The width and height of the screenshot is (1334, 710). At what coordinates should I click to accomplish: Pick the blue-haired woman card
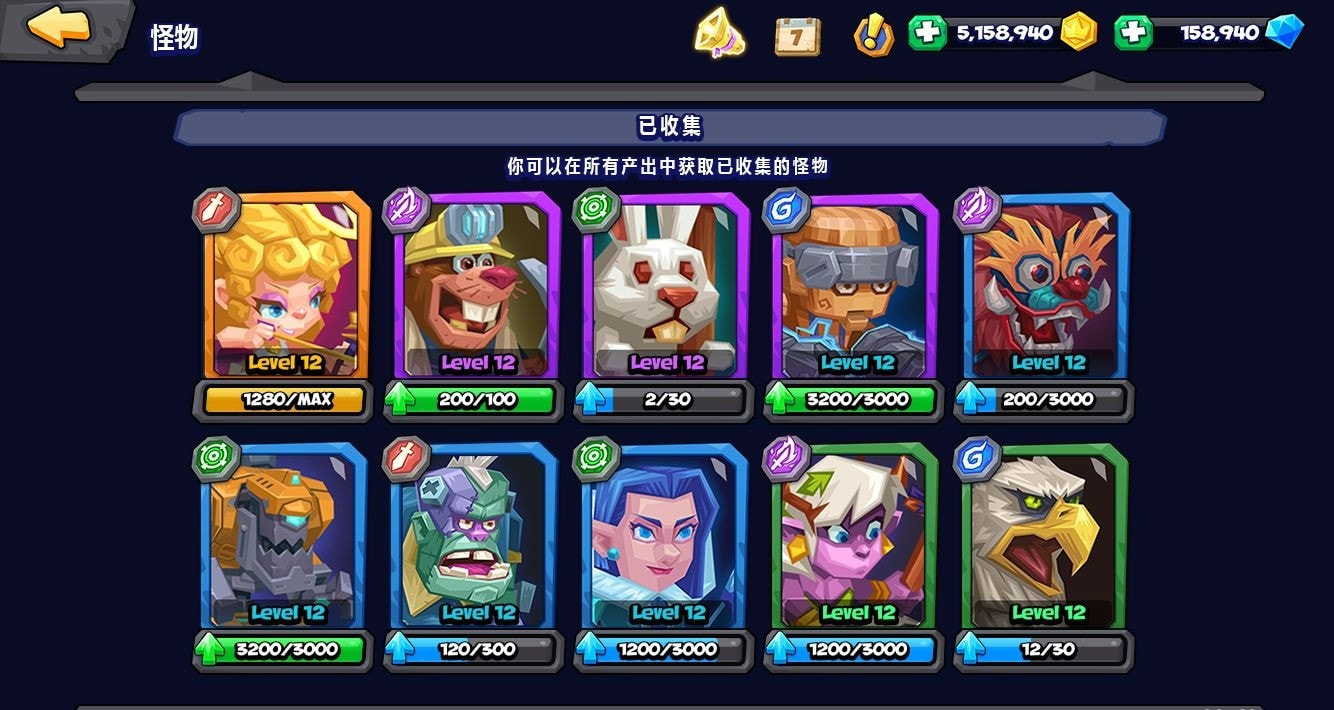tap(667, 535)
